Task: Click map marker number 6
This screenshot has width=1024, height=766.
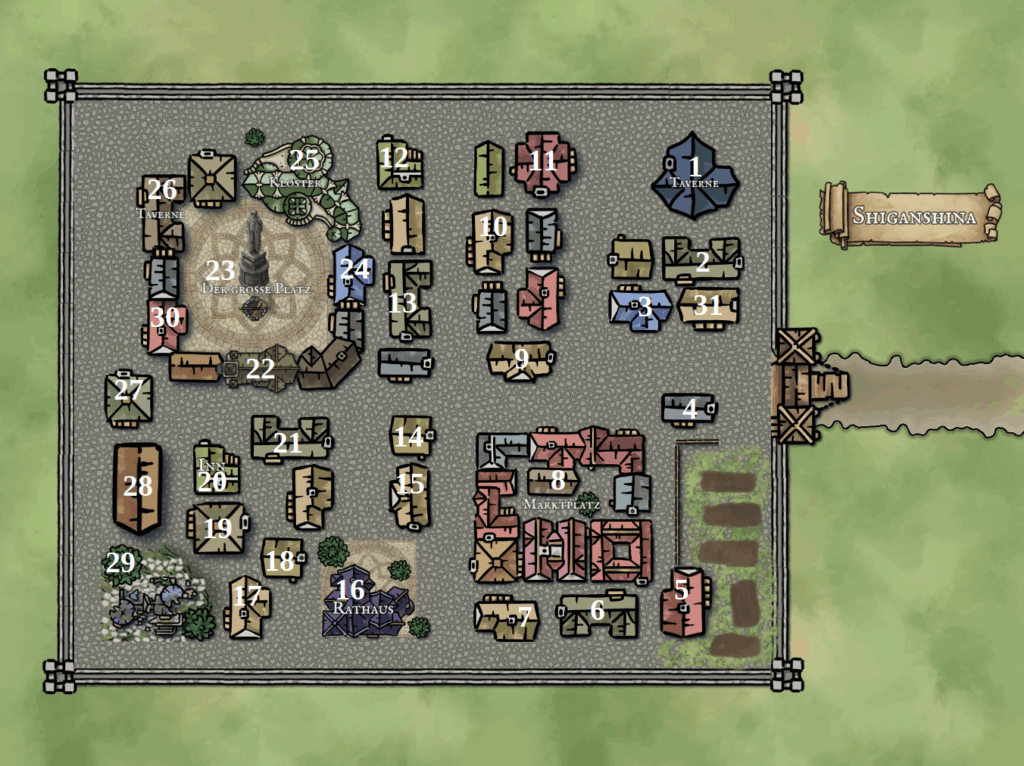Action: coord(597,611)
